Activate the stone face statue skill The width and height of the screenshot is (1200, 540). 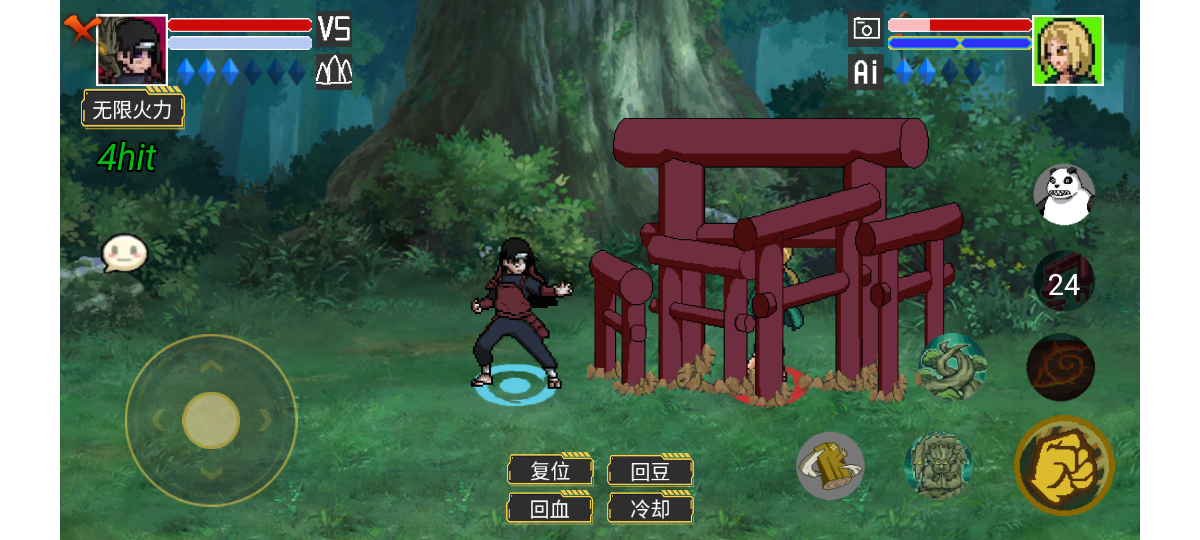(938, 465)
